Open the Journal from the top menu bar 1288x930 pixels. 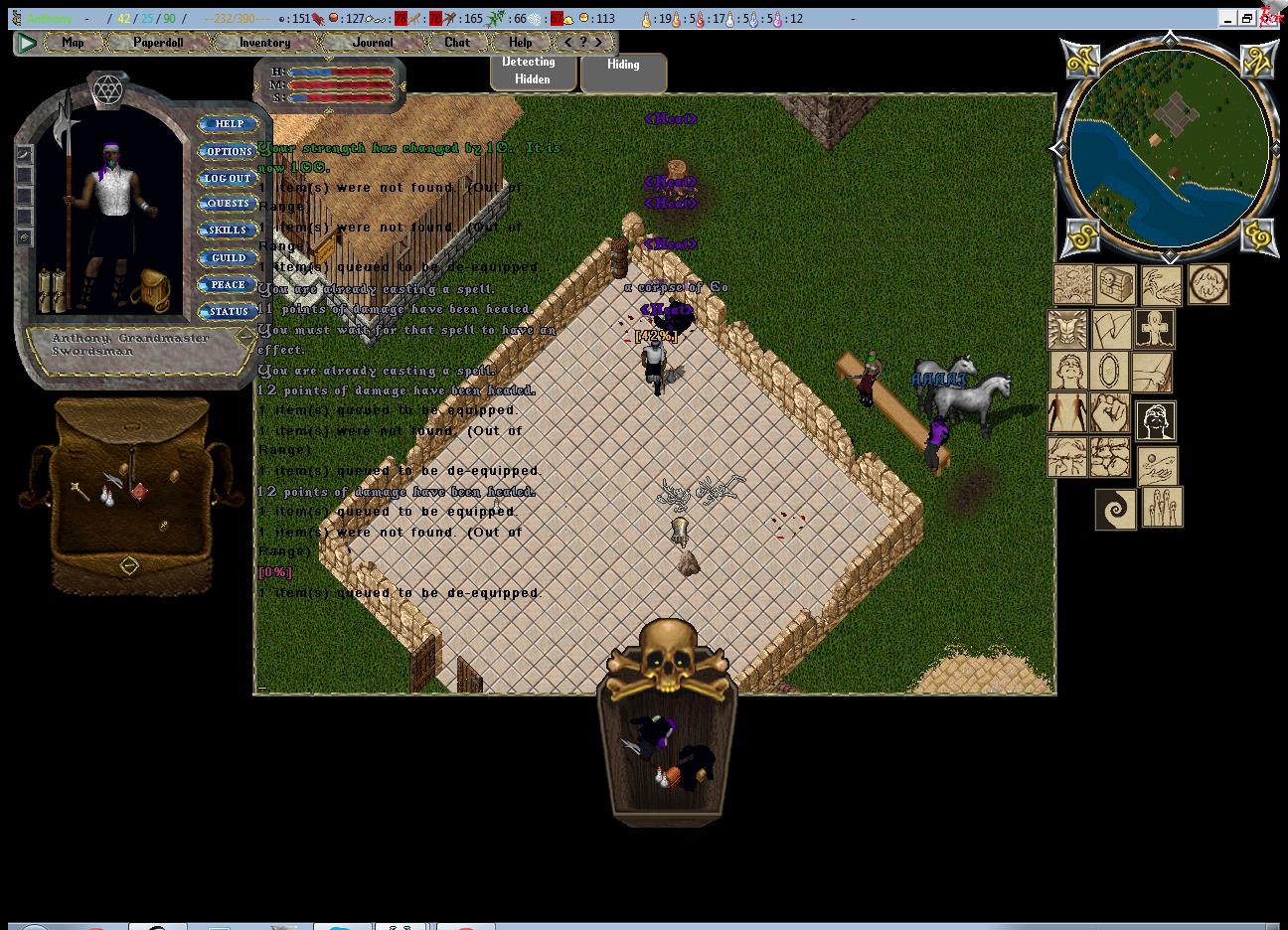(x=373, y=43)
